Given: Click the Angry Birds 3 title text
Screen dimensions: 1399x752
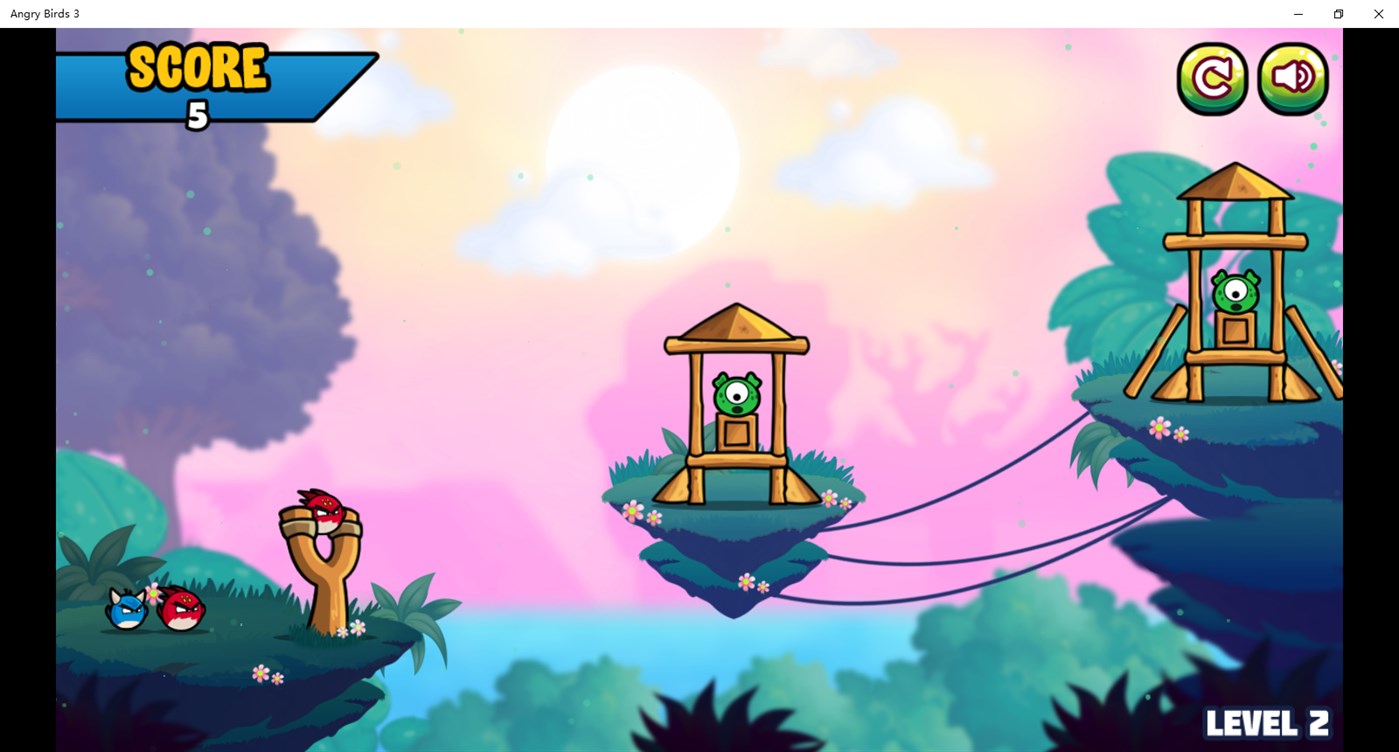Looking at the screenshot, I should pyautogui.click(x=43, y=13).
